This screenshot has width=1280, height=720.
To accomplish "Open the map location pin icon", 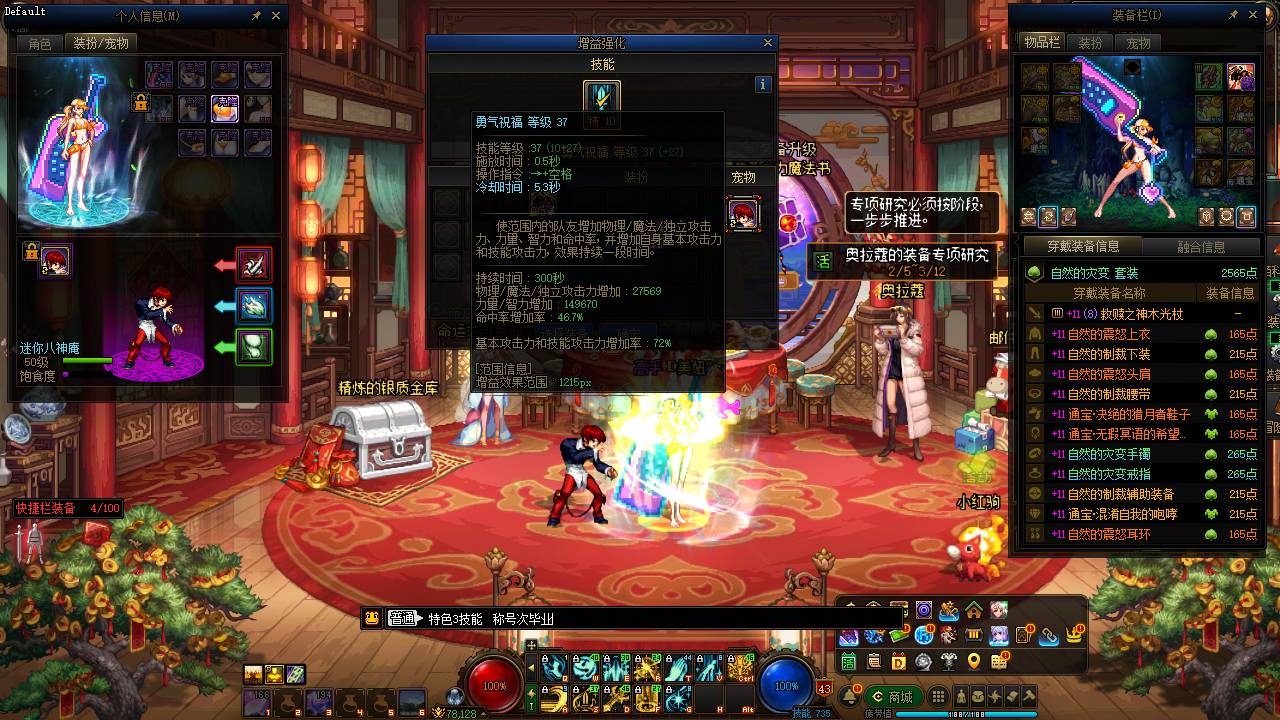I will 973,662.
